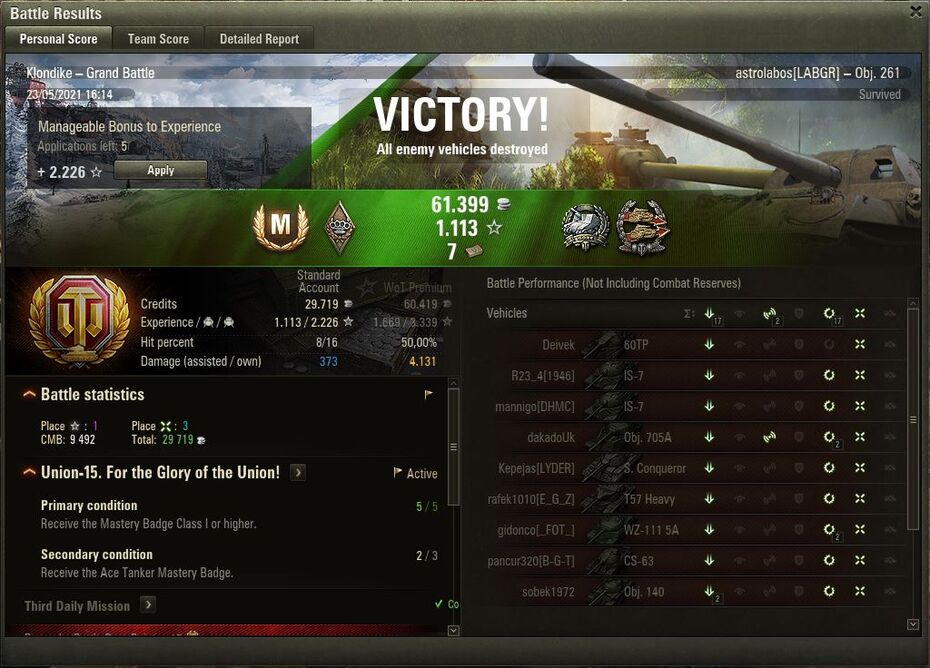Switch to the Team Score tab

pyautogui.click(x=158, y=39)
